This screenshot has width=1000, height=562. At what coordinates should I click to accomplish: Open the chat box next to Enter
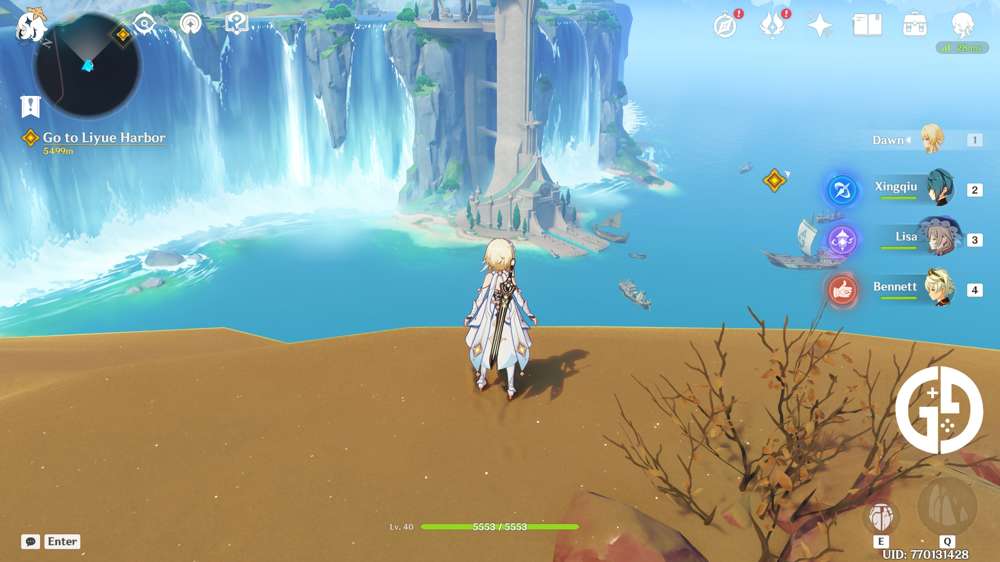tap(31, 541)
